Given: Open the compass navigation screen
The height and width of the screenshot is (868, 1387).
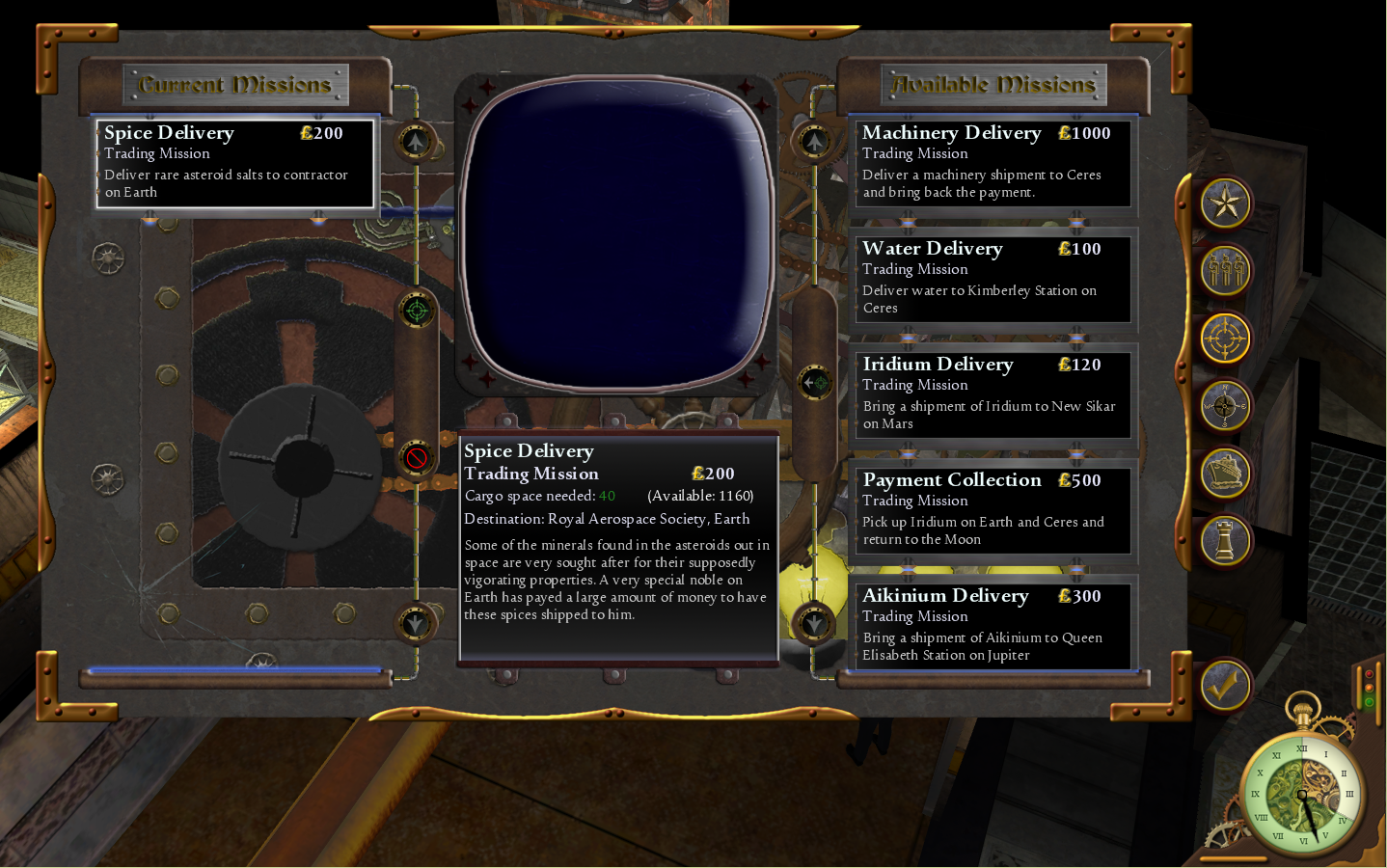Looking at the screenshot, I should pyautogui.click(x=1225, y=406).
